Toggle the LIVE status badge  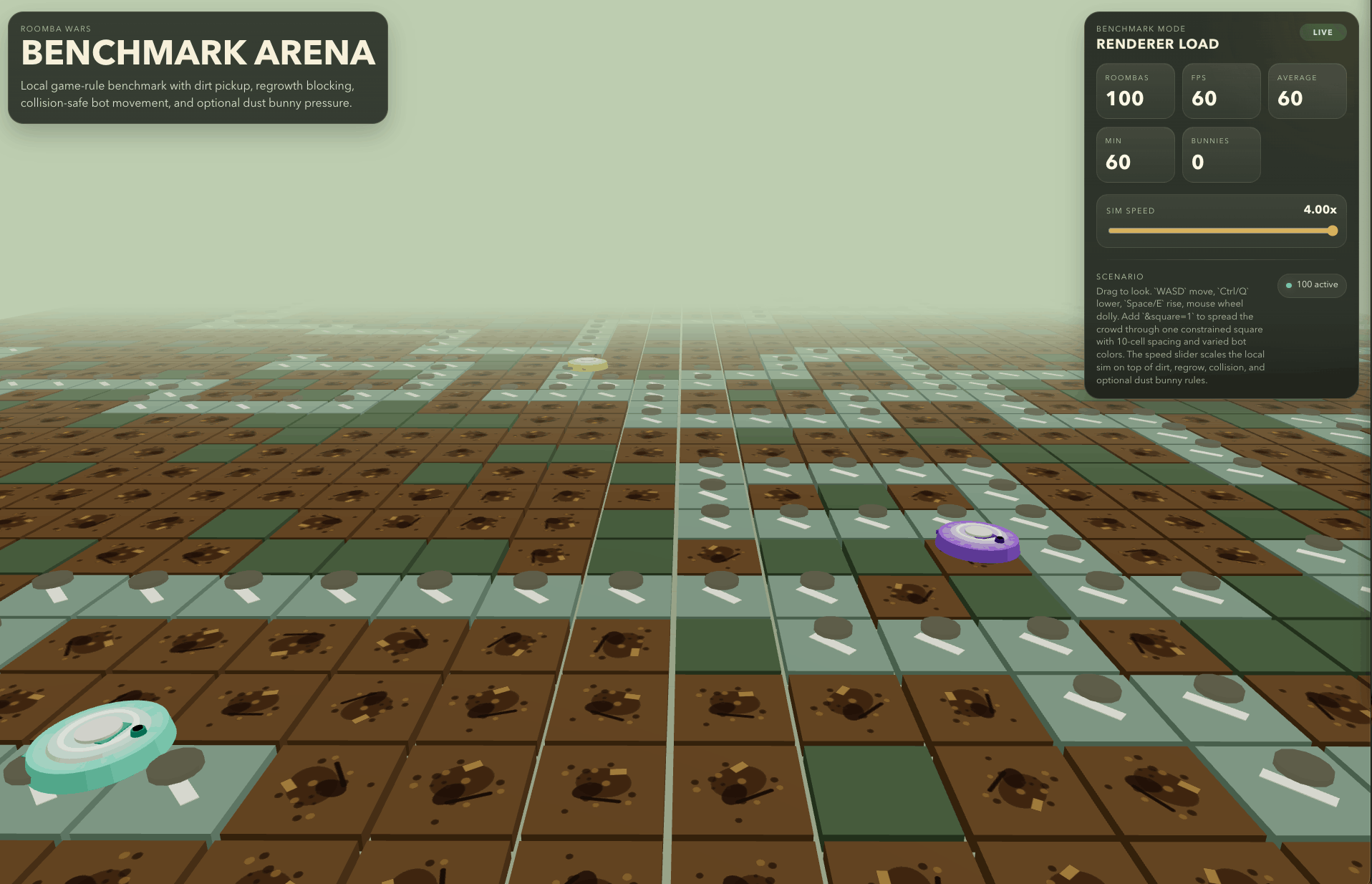[1323, 32]
